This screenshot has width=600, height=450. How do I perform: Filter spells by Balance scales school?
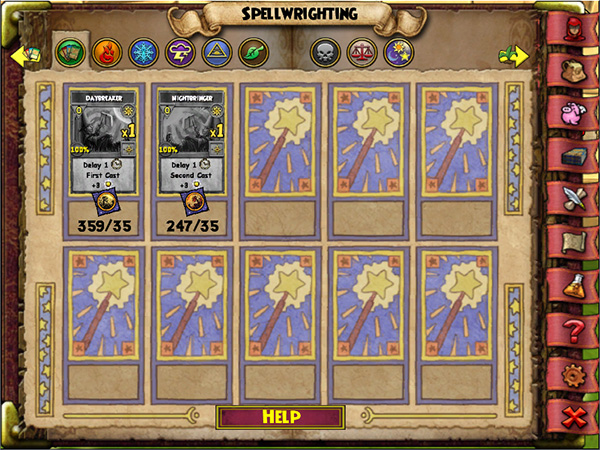(x=360, y=52)
